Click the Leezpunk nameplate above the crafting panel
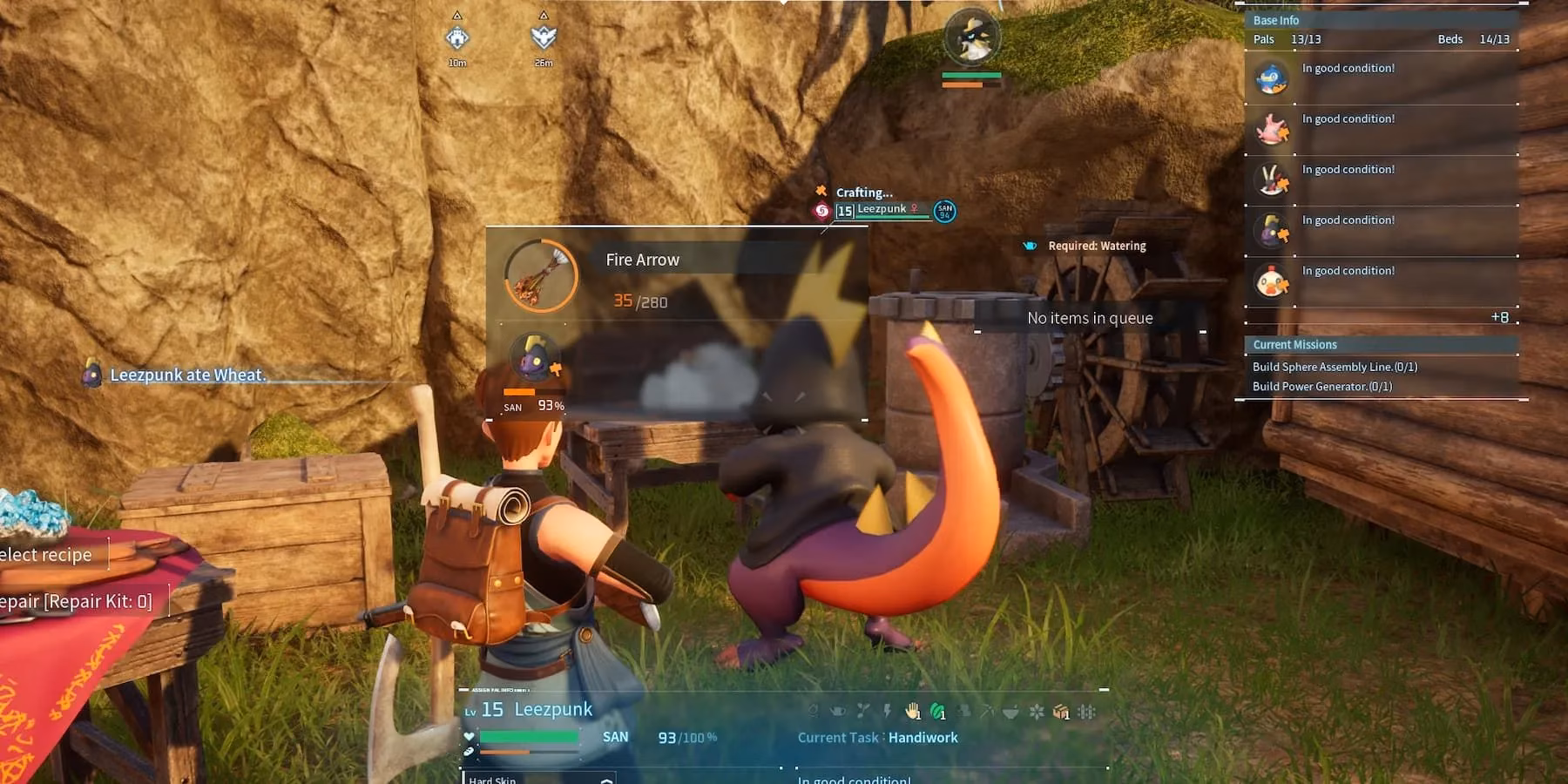 click(882, 210)
